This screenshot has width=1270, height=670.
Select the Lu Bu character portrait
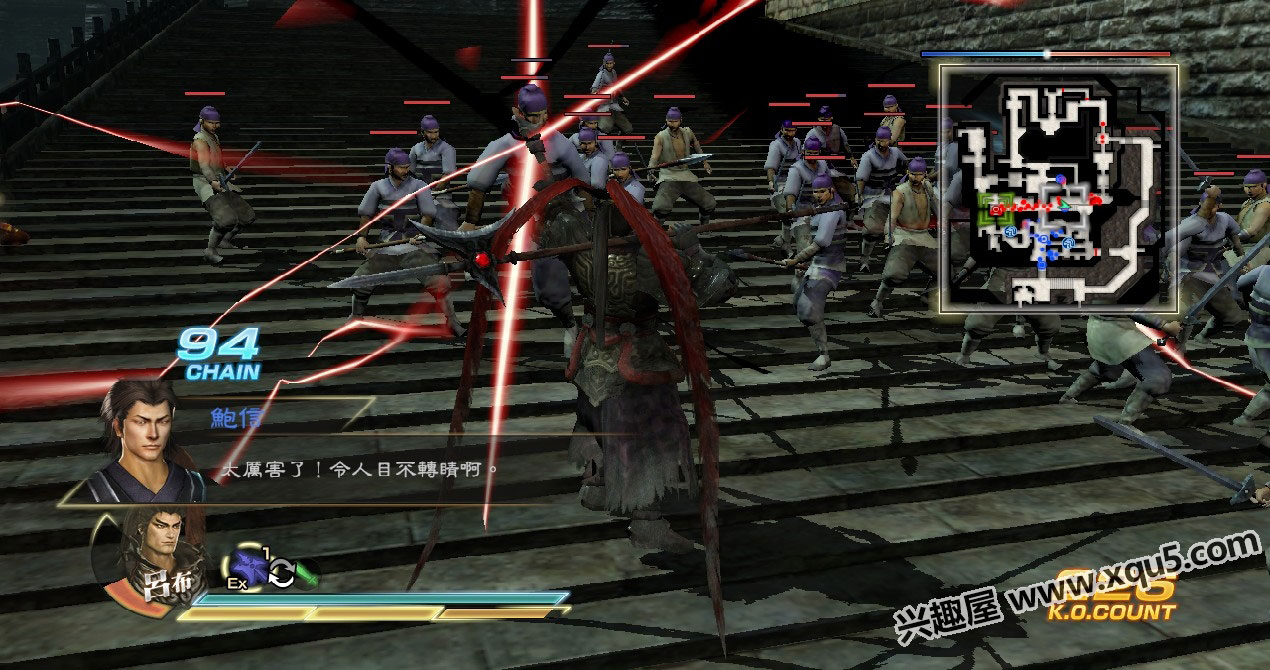pos(150,555)
